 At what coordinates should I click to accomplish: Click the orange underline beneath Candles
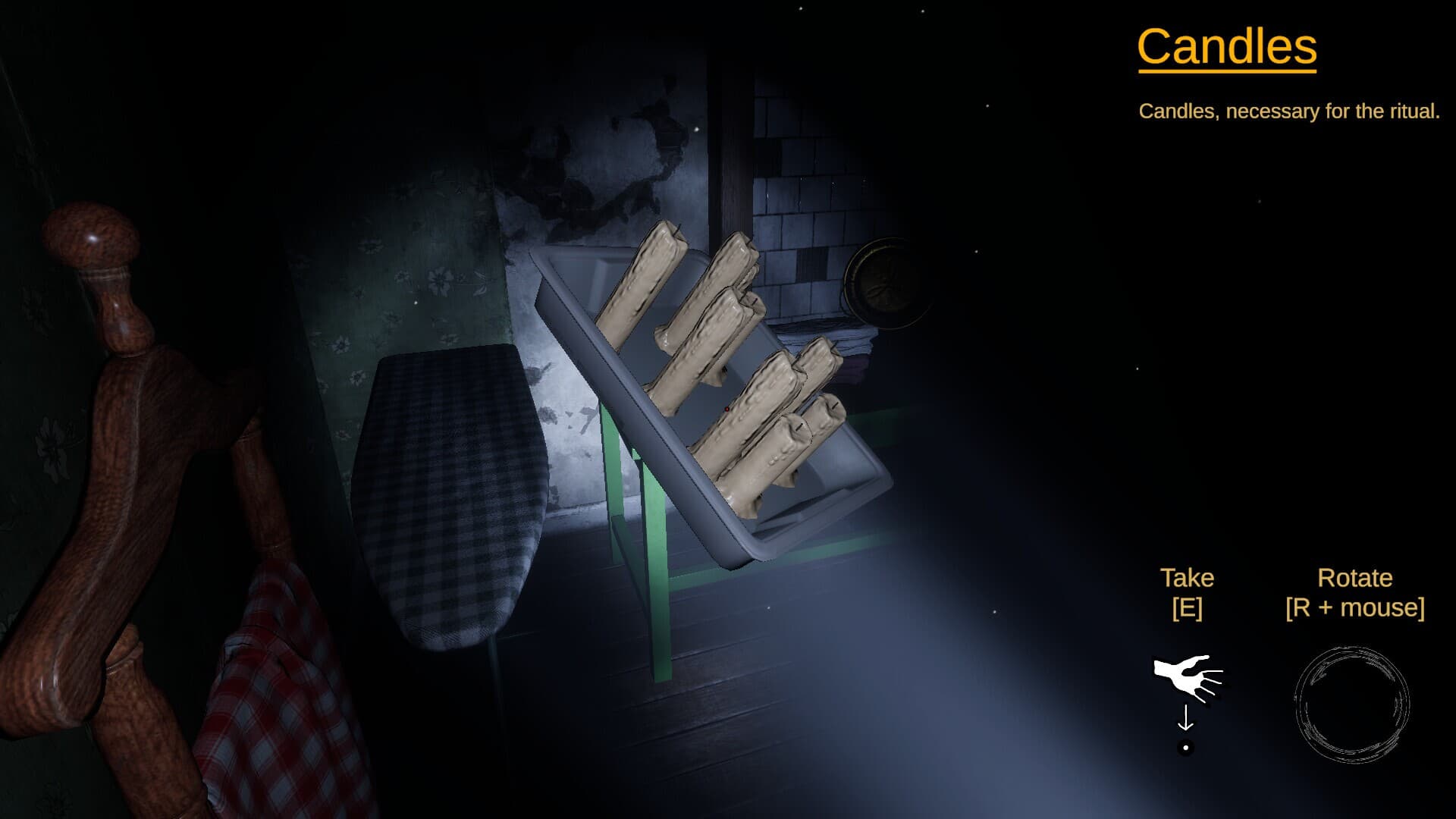pyautogui.click(x=1226, y=70)
